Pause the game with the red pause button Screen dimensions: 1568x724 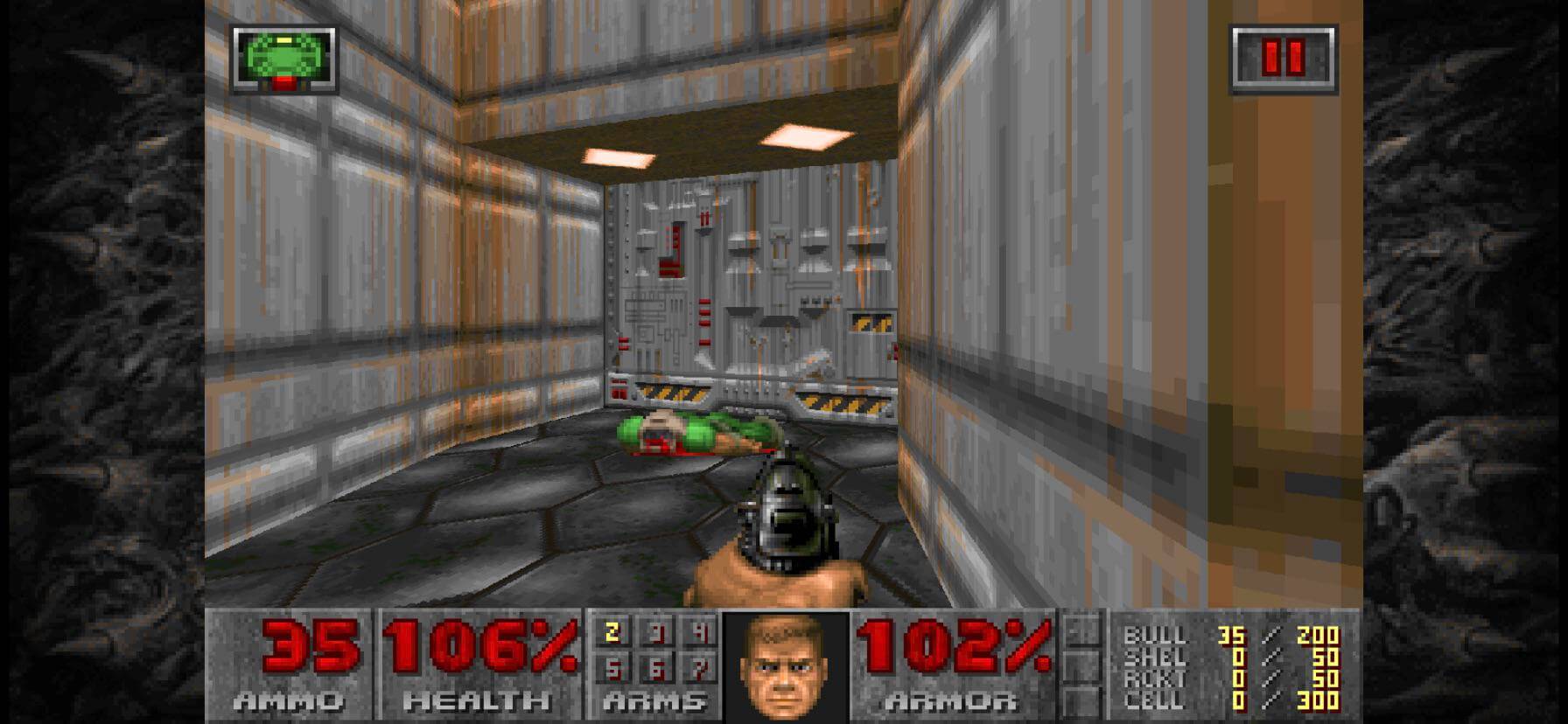click(1284, 59)
